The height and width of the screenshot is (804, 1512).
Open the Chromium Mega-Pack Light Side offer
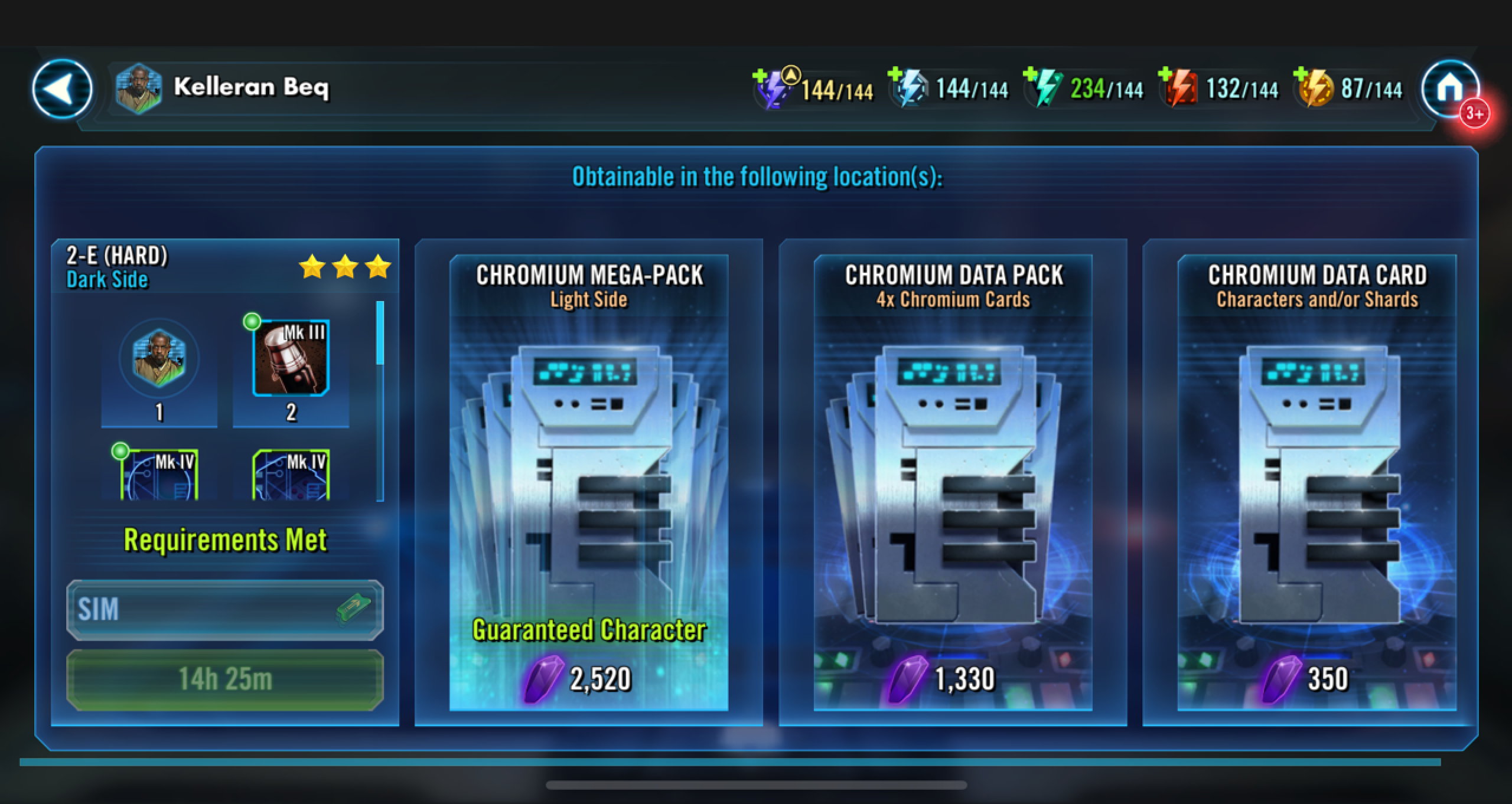coord(588,482)
